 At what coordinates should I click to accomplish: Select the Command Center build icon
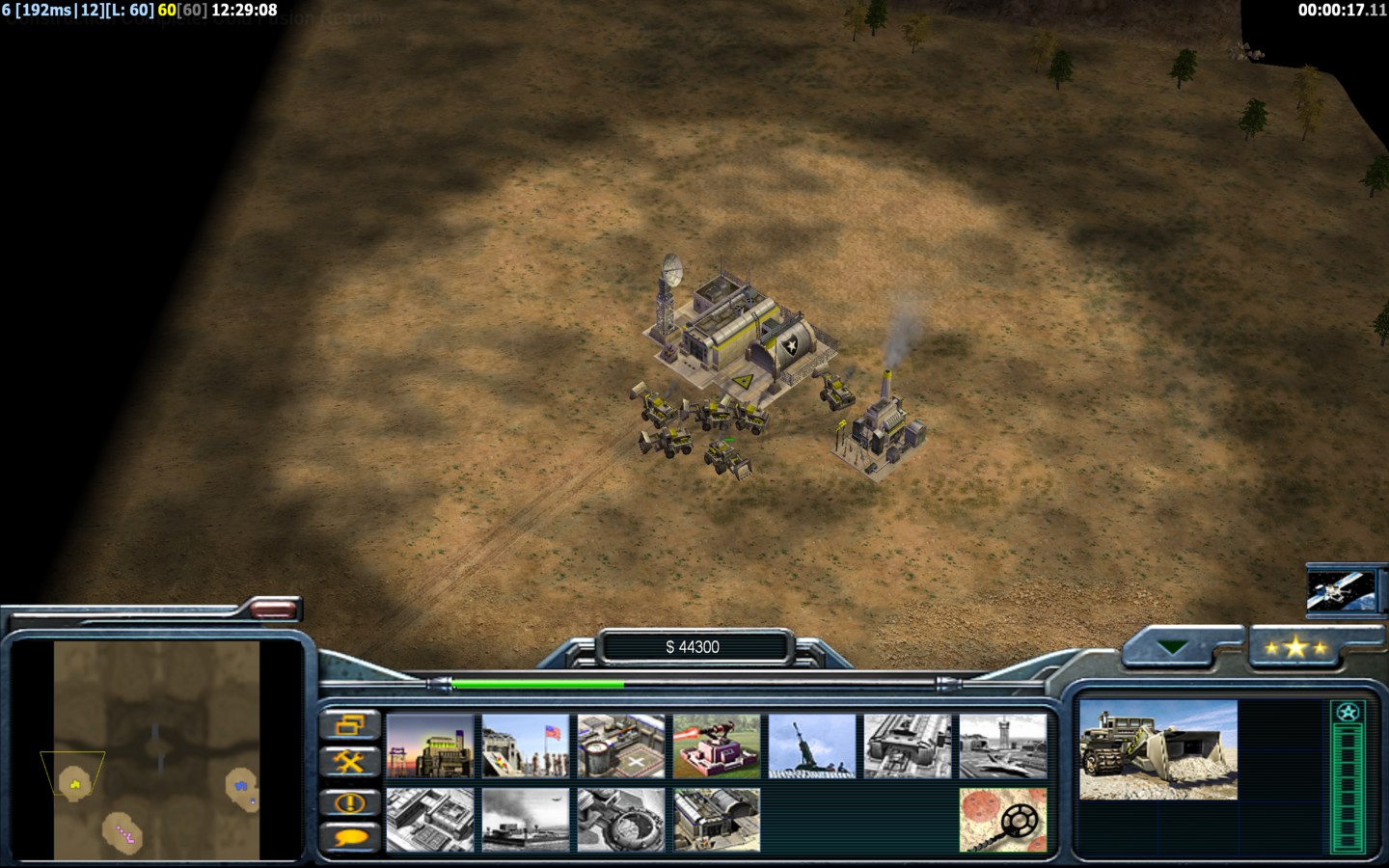717,820
